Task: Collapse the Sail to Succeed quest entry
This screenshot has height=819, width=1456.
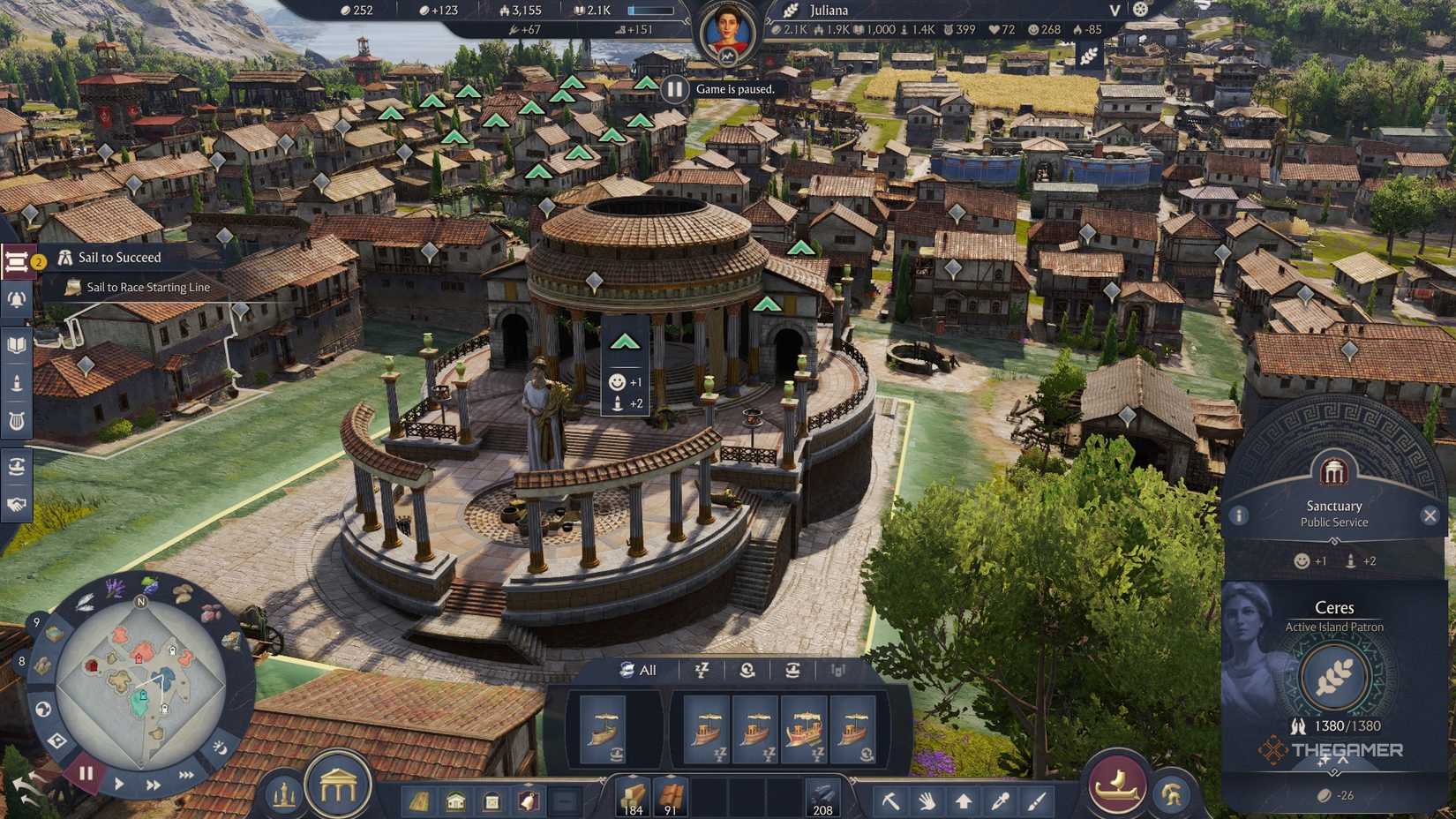Action: click(x=119, y=257)
